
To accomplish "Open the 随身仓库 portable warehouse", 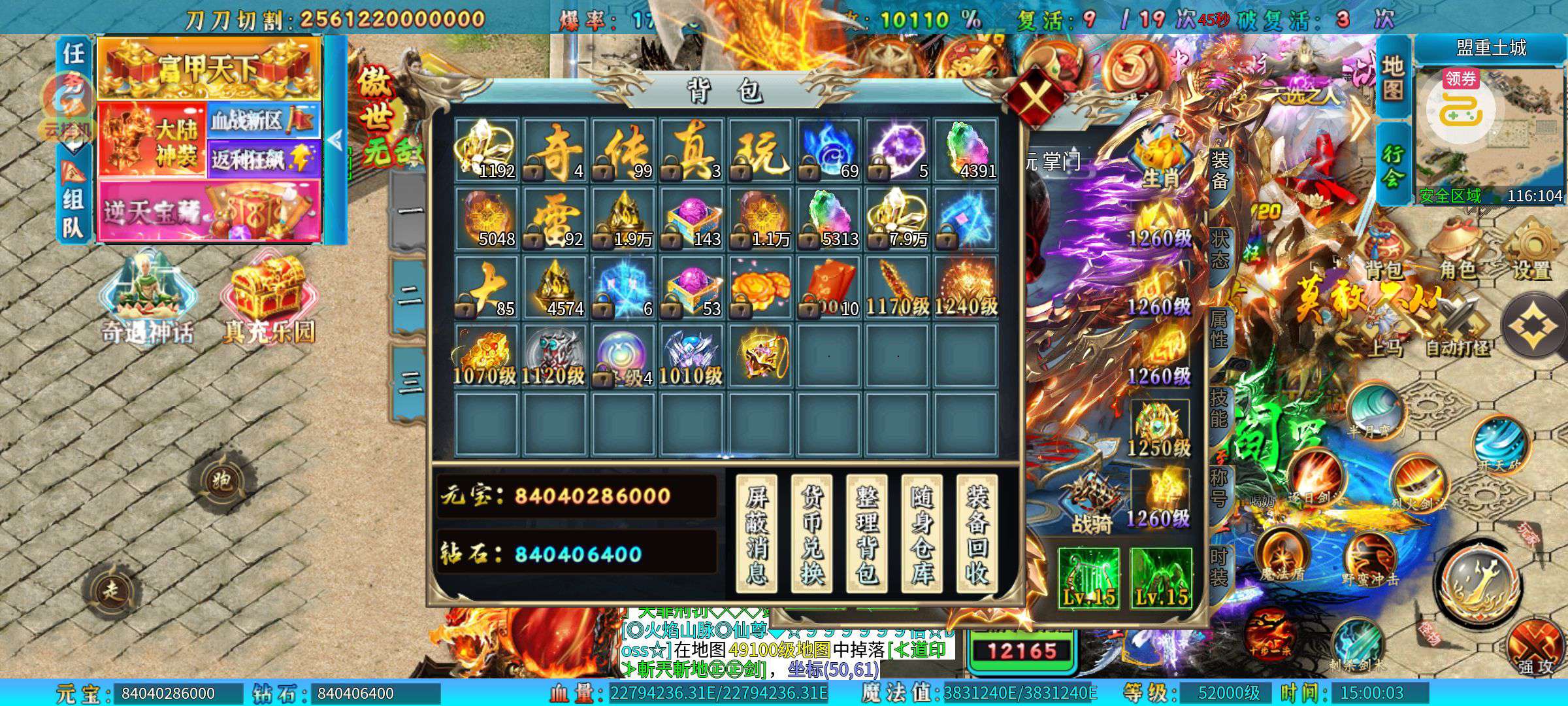I will point(921,534).
